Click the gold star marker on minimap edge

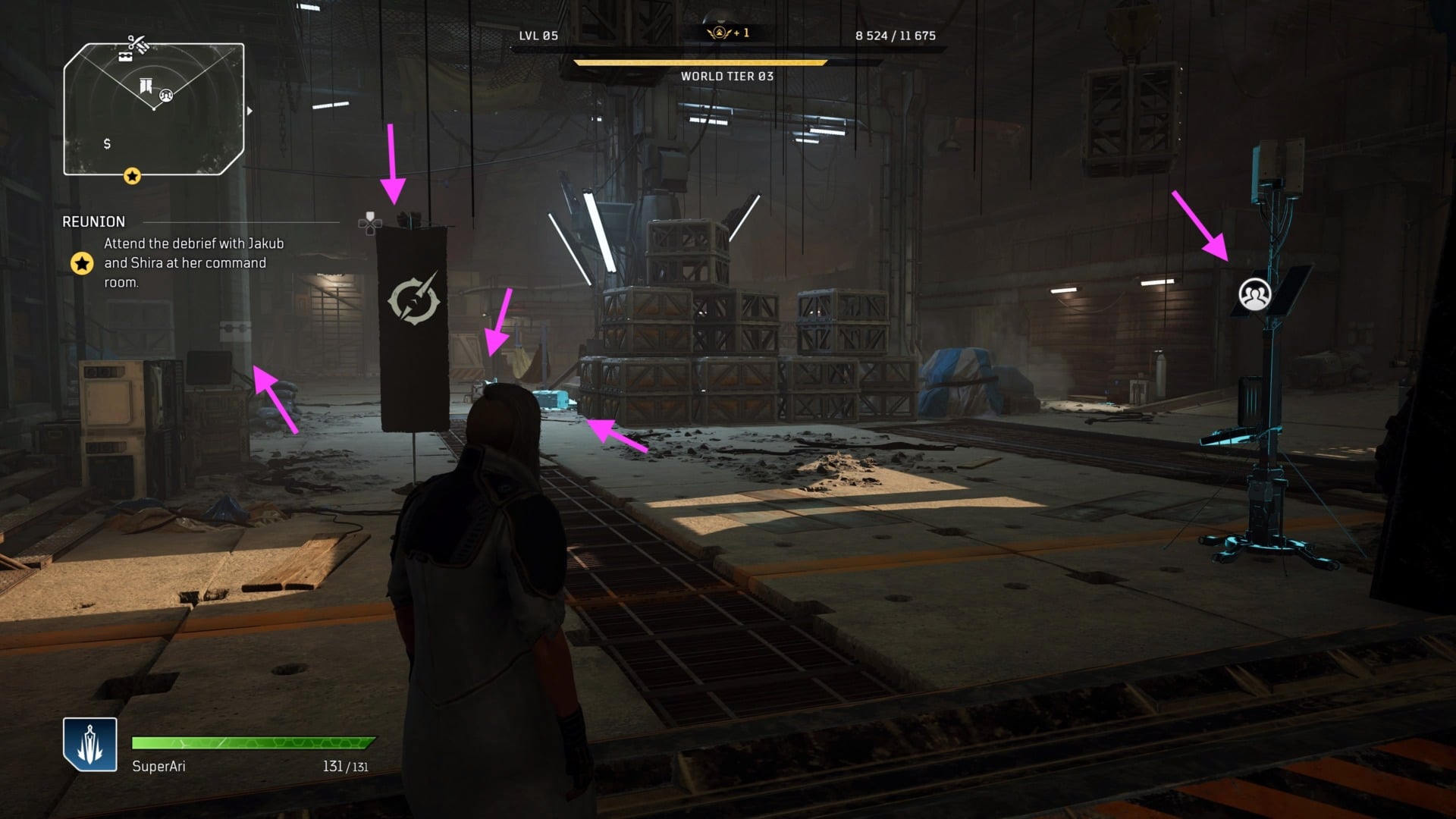click(132, 177)
